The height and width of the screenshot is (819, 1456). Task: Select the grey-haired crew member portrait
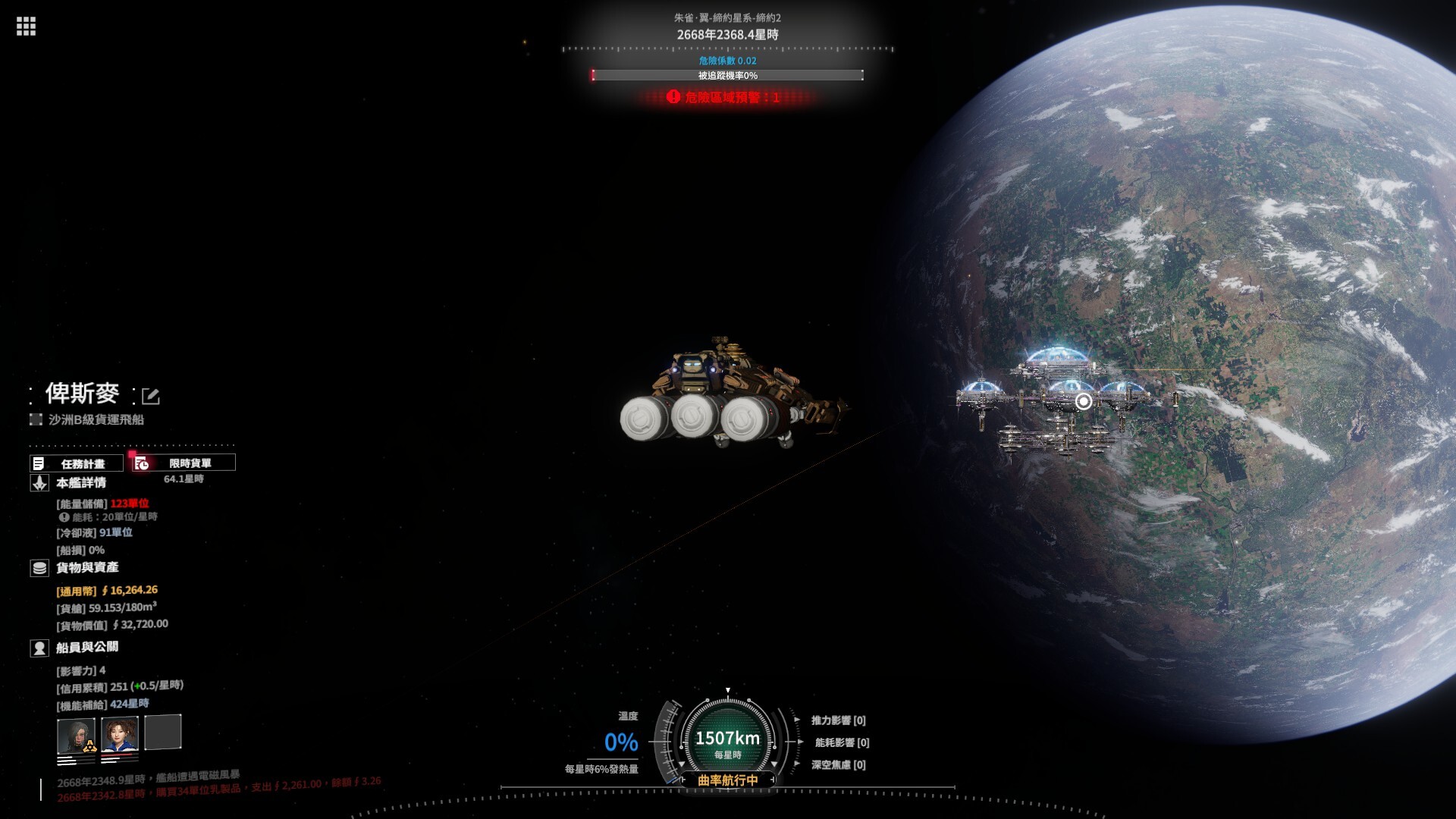[x=76, y=735]
